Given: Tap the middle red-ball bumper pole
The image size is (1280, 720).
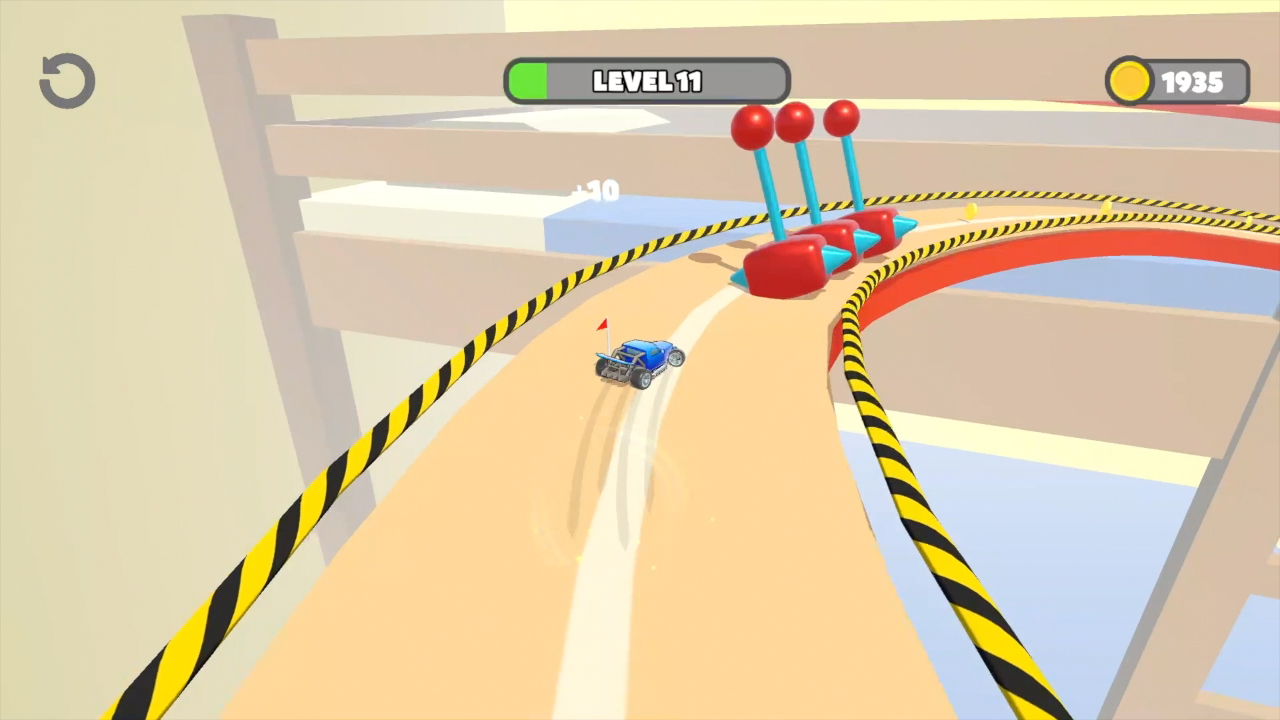Looking at the screenshot, I should tap(797, 122).
